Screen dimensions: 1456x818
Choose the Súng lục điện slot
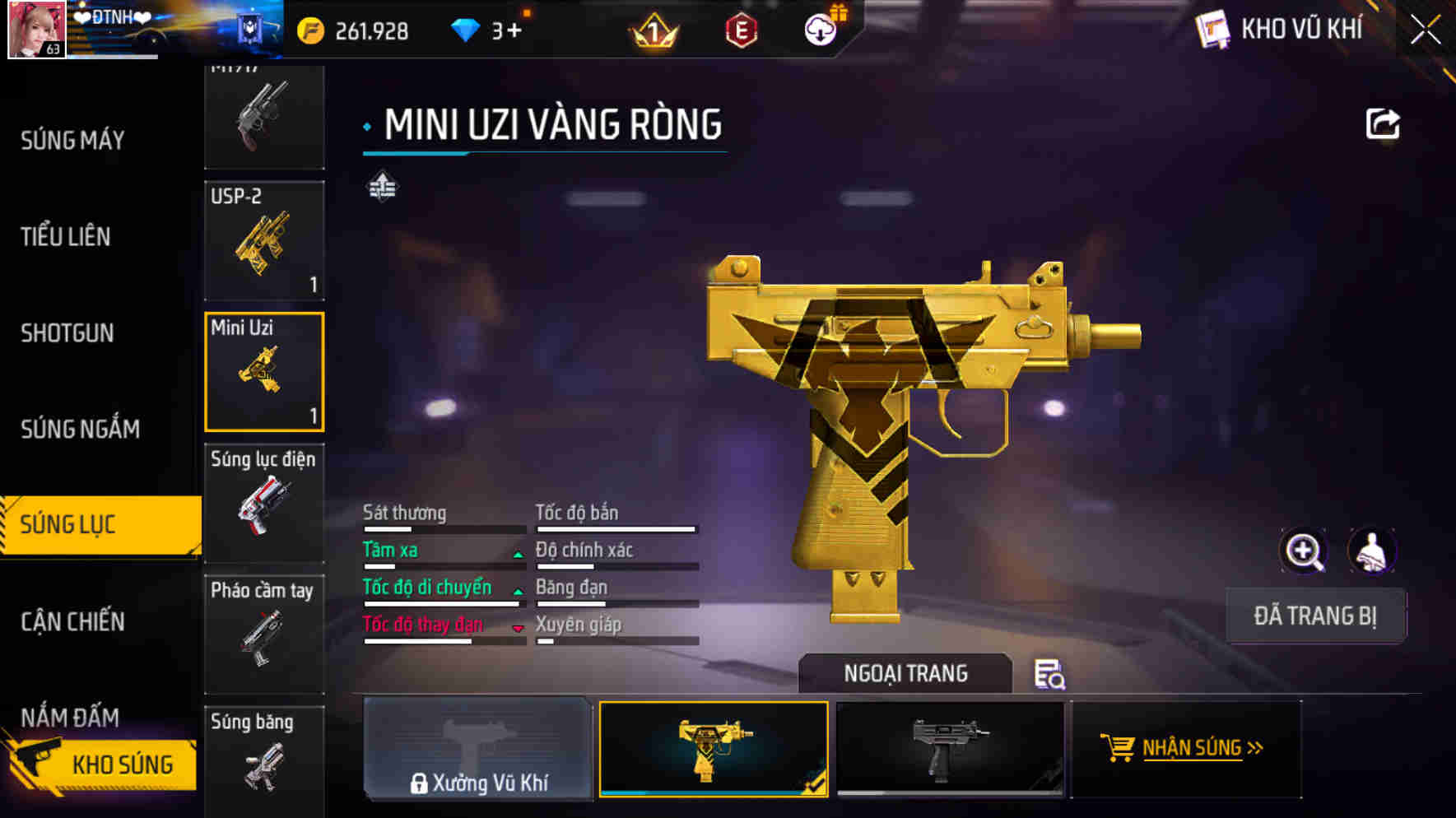(x=264, y=503)
